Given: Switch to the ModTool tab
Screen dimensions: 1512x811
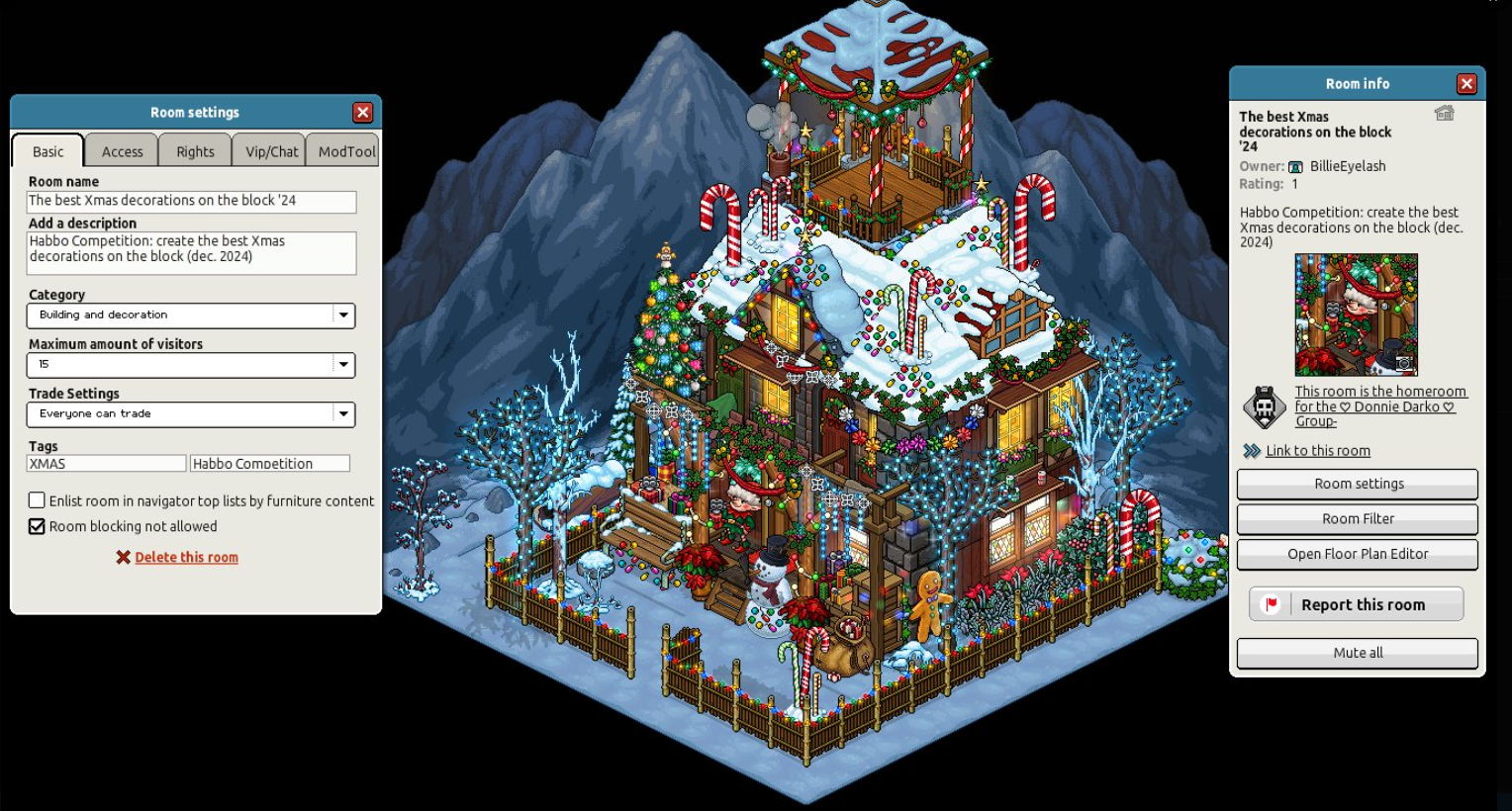Looking at the screenshot, I should click(345, 151).
